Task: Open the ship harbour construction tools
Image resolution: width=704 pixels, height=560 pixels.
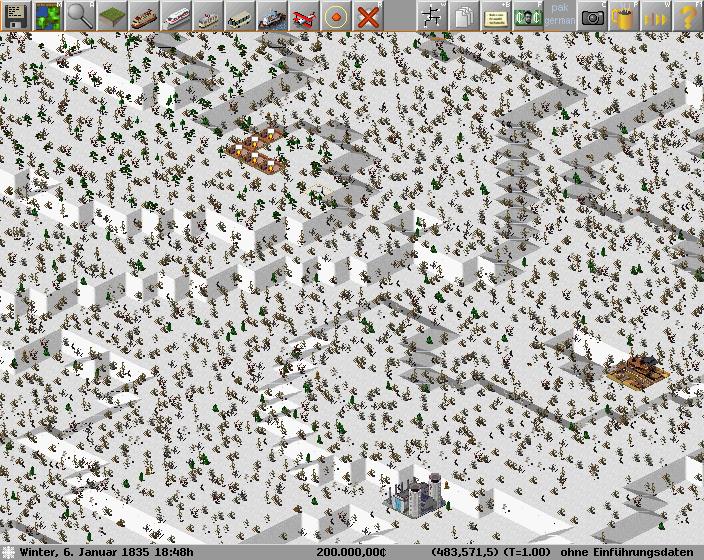Action: (271, 15)
